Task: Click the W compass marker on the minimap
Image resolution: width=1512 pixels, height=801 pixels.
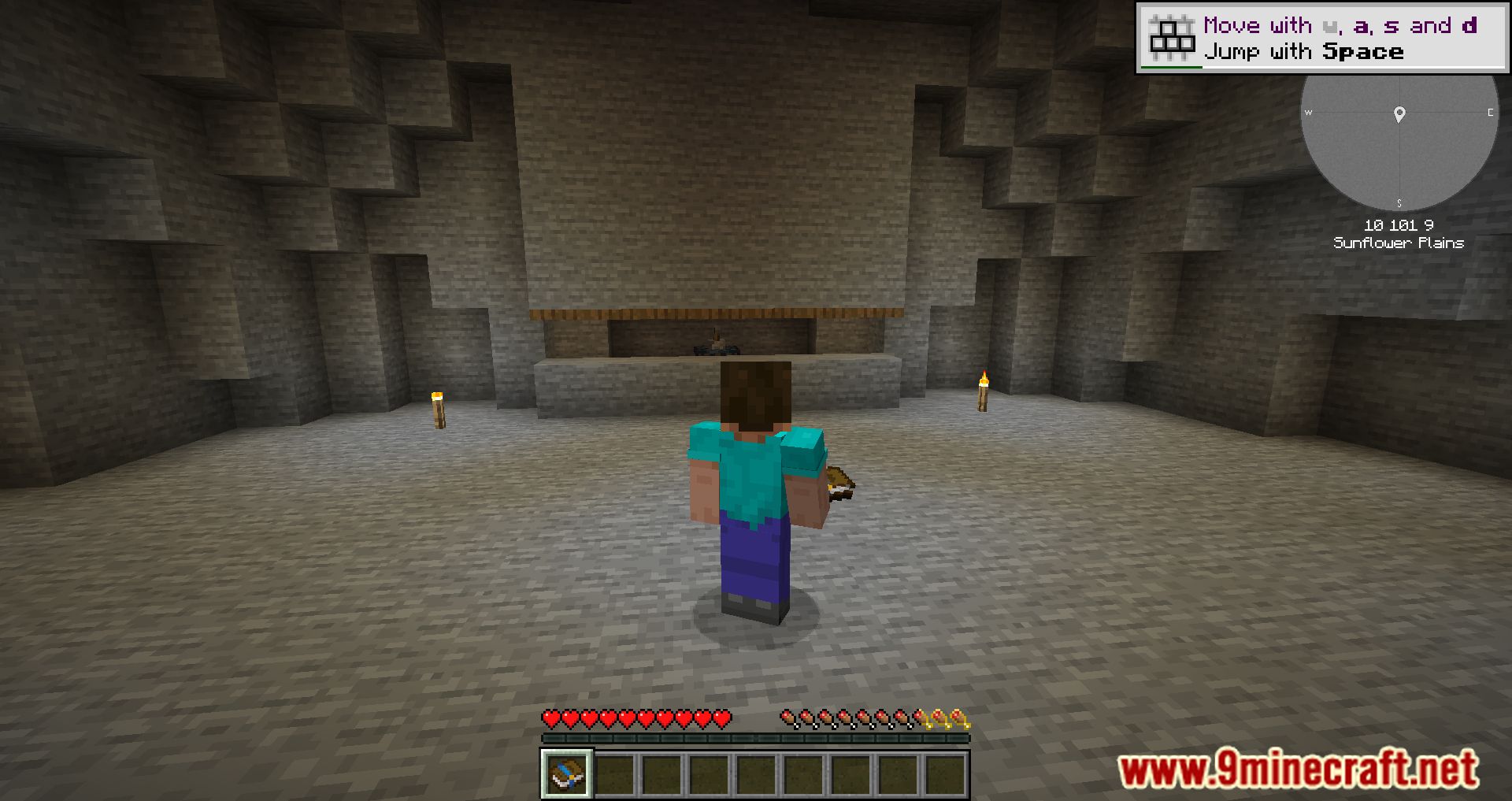Action: 1310,113
